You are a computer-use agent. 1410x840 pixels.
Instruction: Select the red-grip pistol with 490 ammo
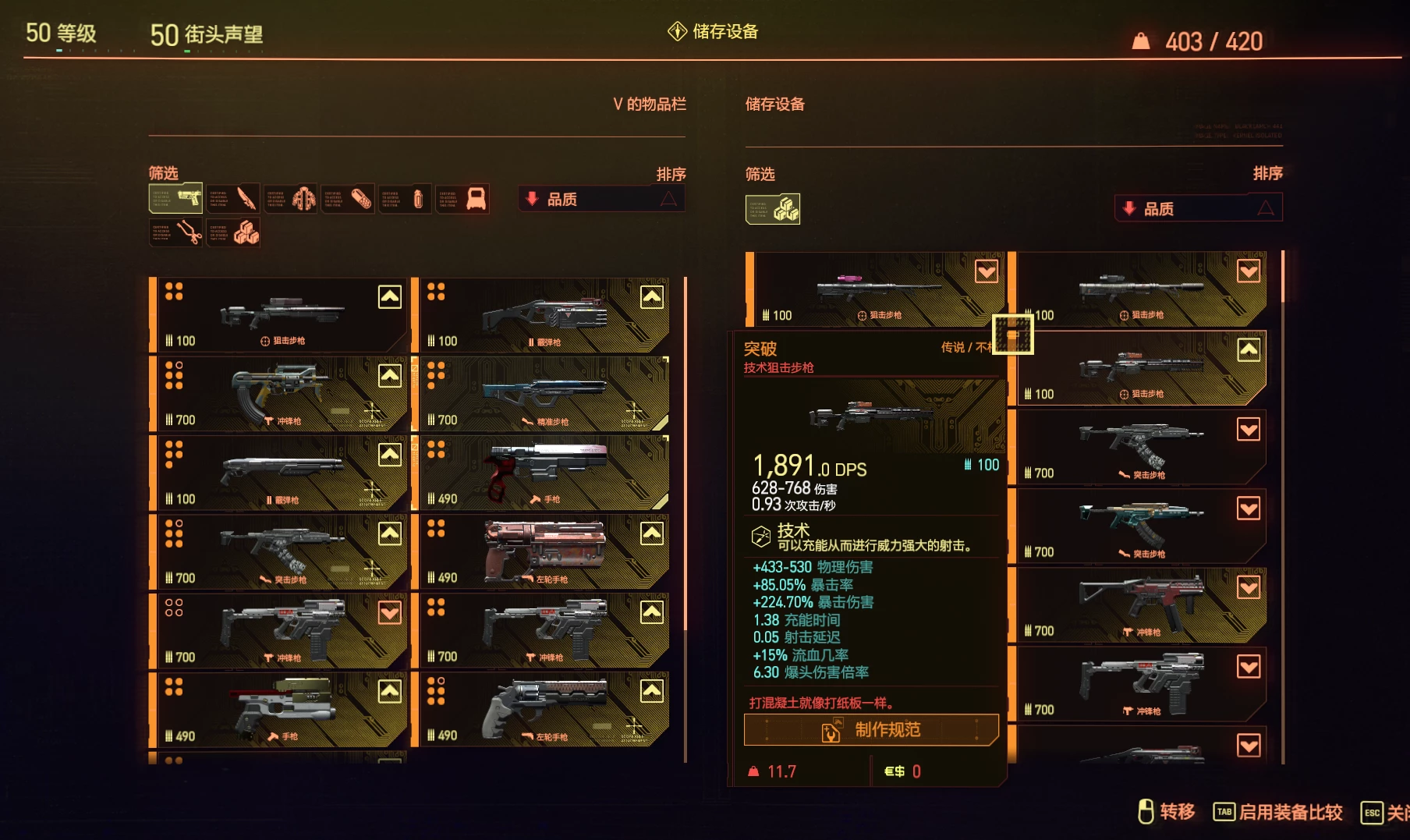[541, 473]
